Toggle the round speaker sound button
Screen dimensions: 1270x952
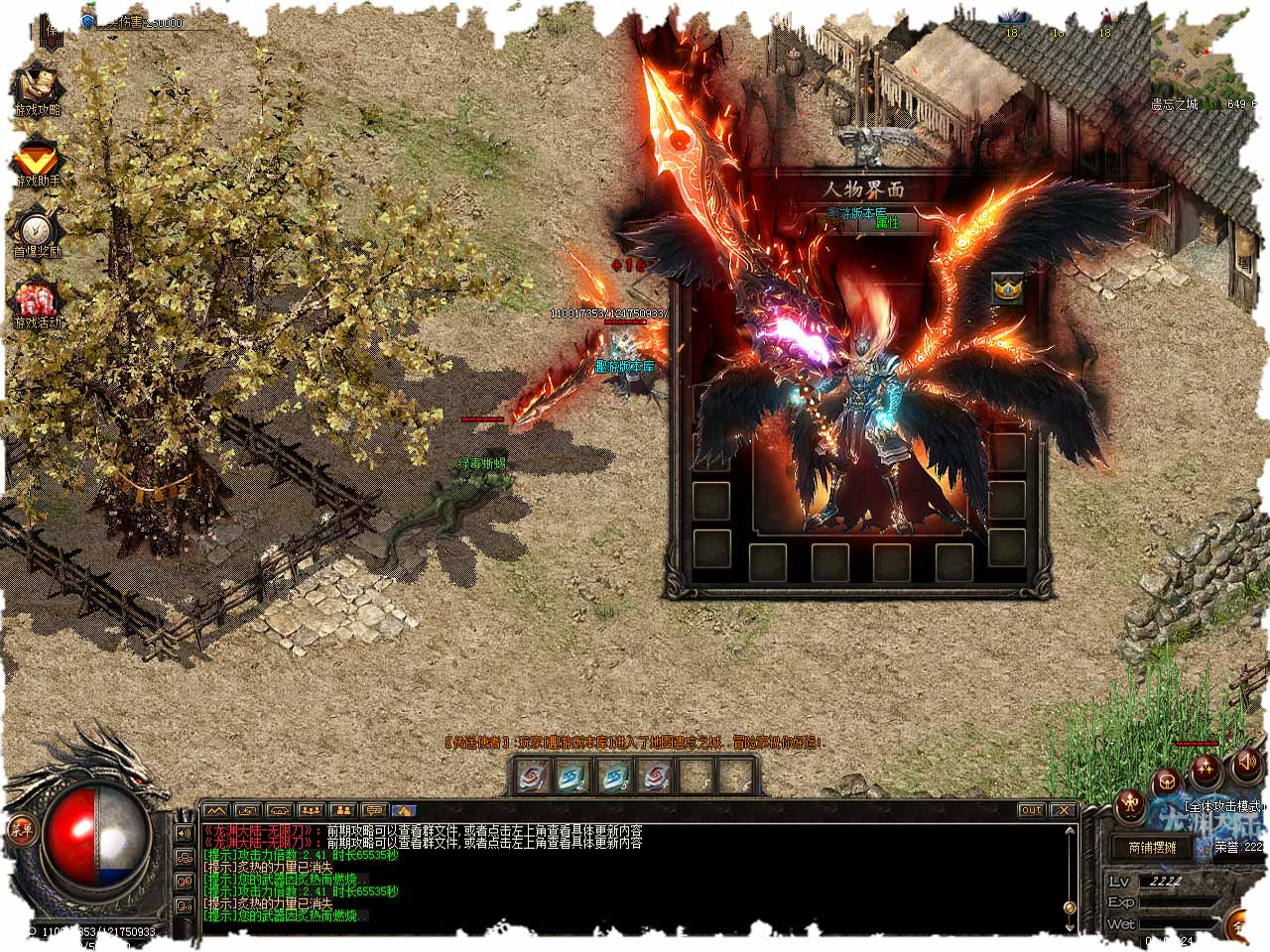click(1246, 764)
